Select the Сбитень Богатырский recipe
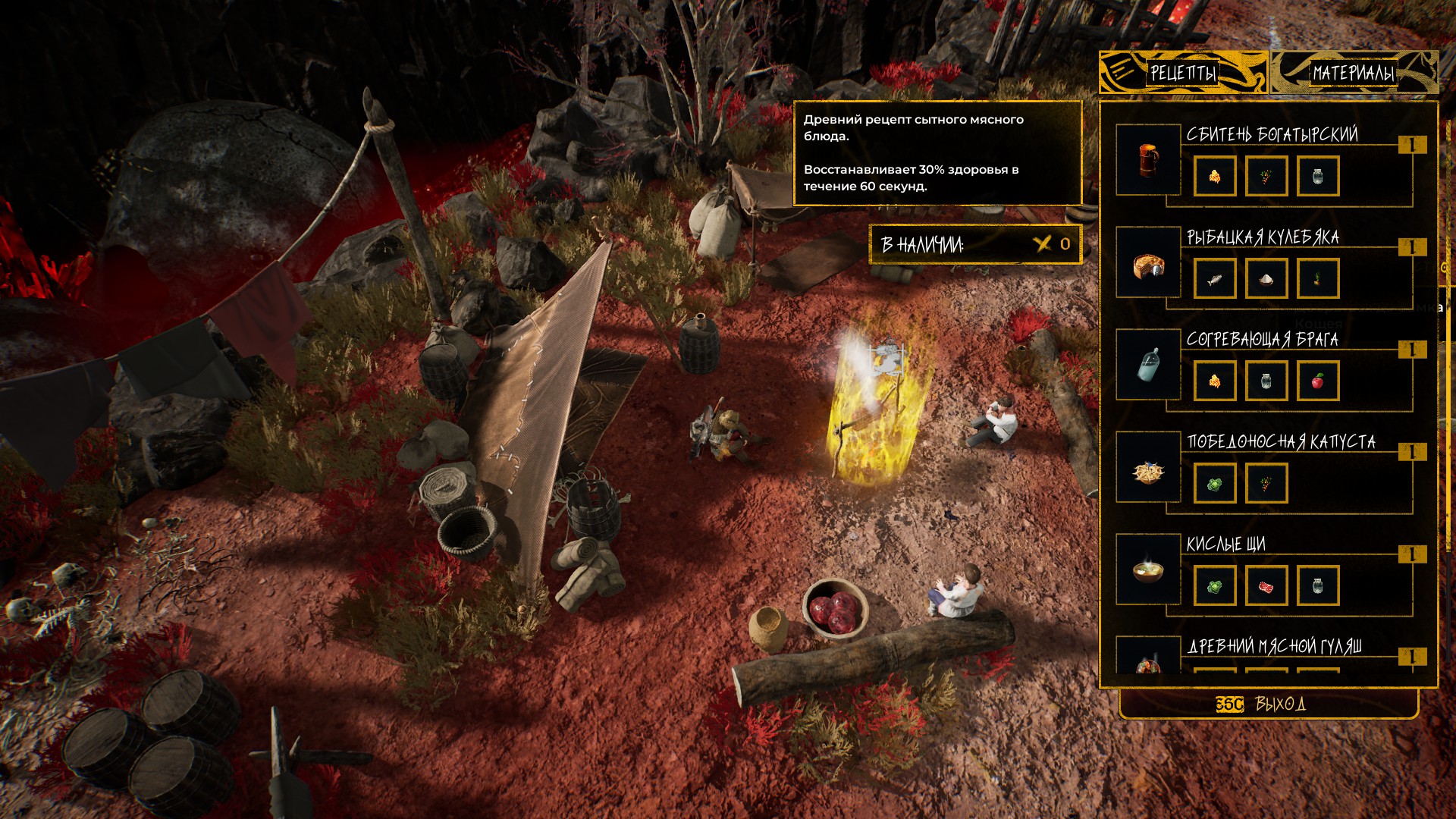 (1272, 135)
